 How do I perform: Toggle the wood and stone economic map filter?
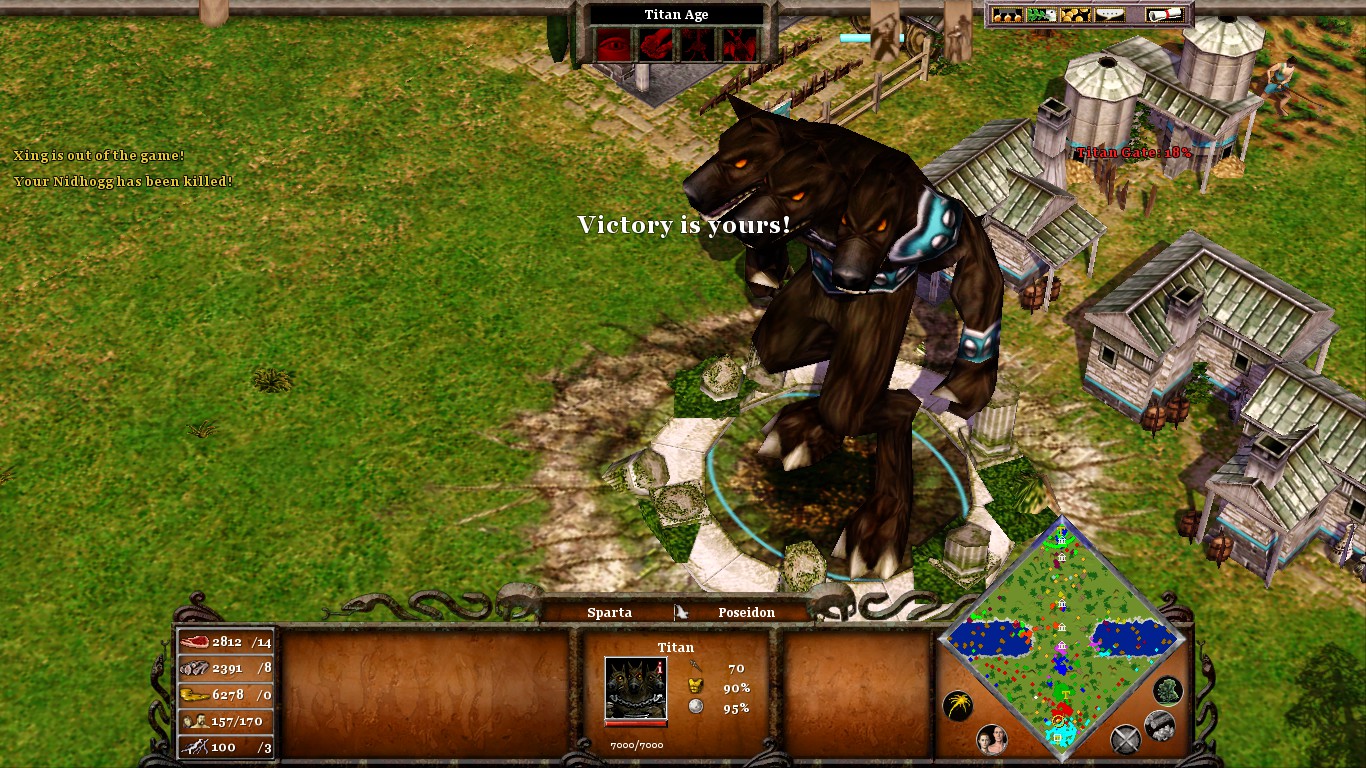1159,726
